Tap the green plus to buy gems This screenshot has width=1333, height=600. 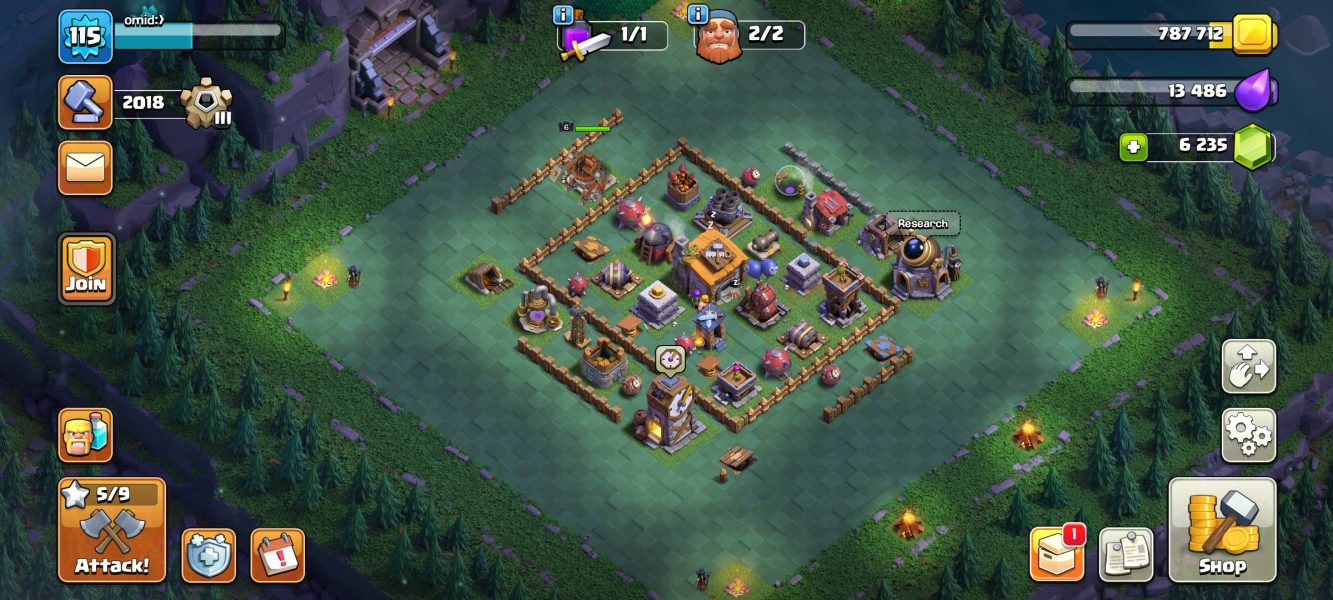(x=1133, y=146)
